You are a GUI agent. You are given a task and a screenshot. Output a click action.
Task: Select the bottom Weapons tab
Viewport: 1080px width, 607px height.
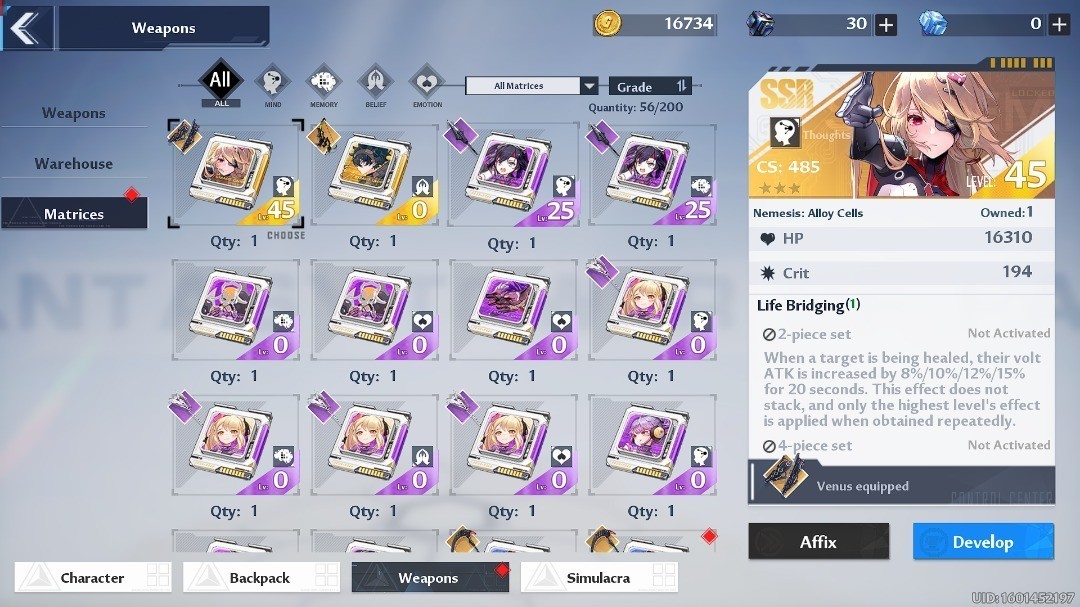coord(430,577)
